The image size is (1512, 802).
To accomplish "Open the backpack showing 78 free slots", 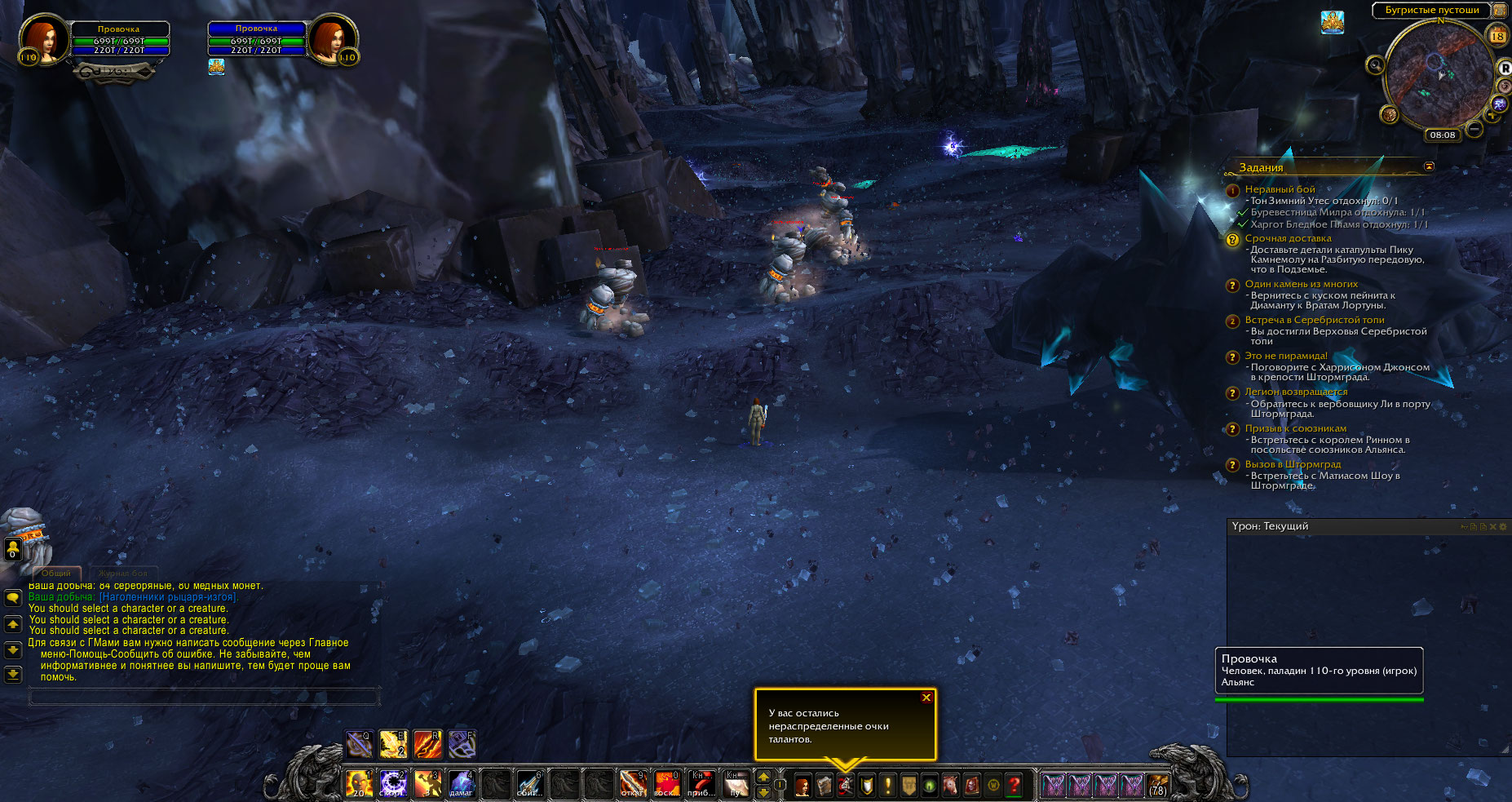I will pos(1157,786).
